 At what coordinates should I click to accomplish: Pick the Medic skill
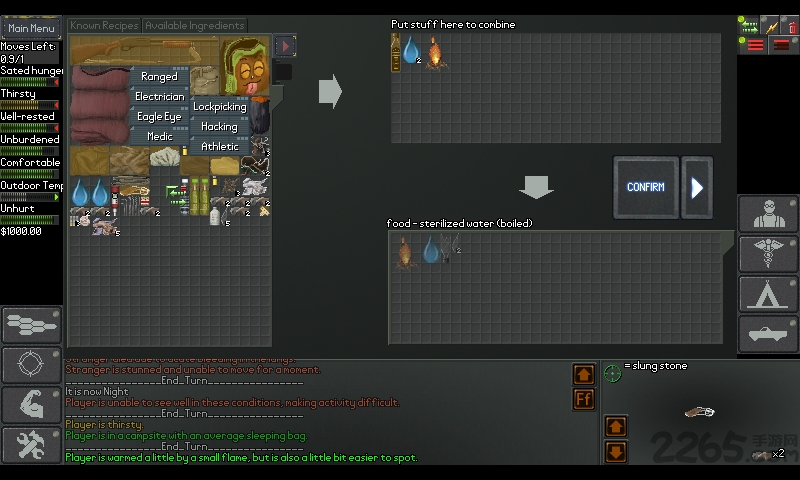[159, 137]
